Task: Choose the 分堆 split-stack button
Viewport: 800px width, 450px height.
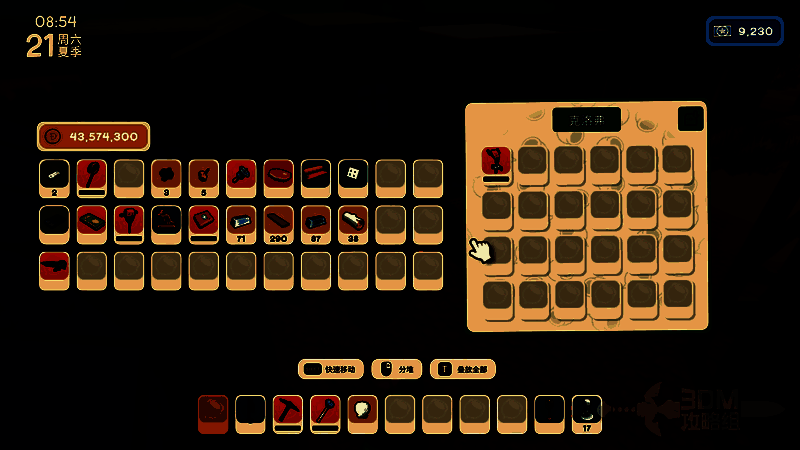Action: pyautogui.click(x=396, y=369)
